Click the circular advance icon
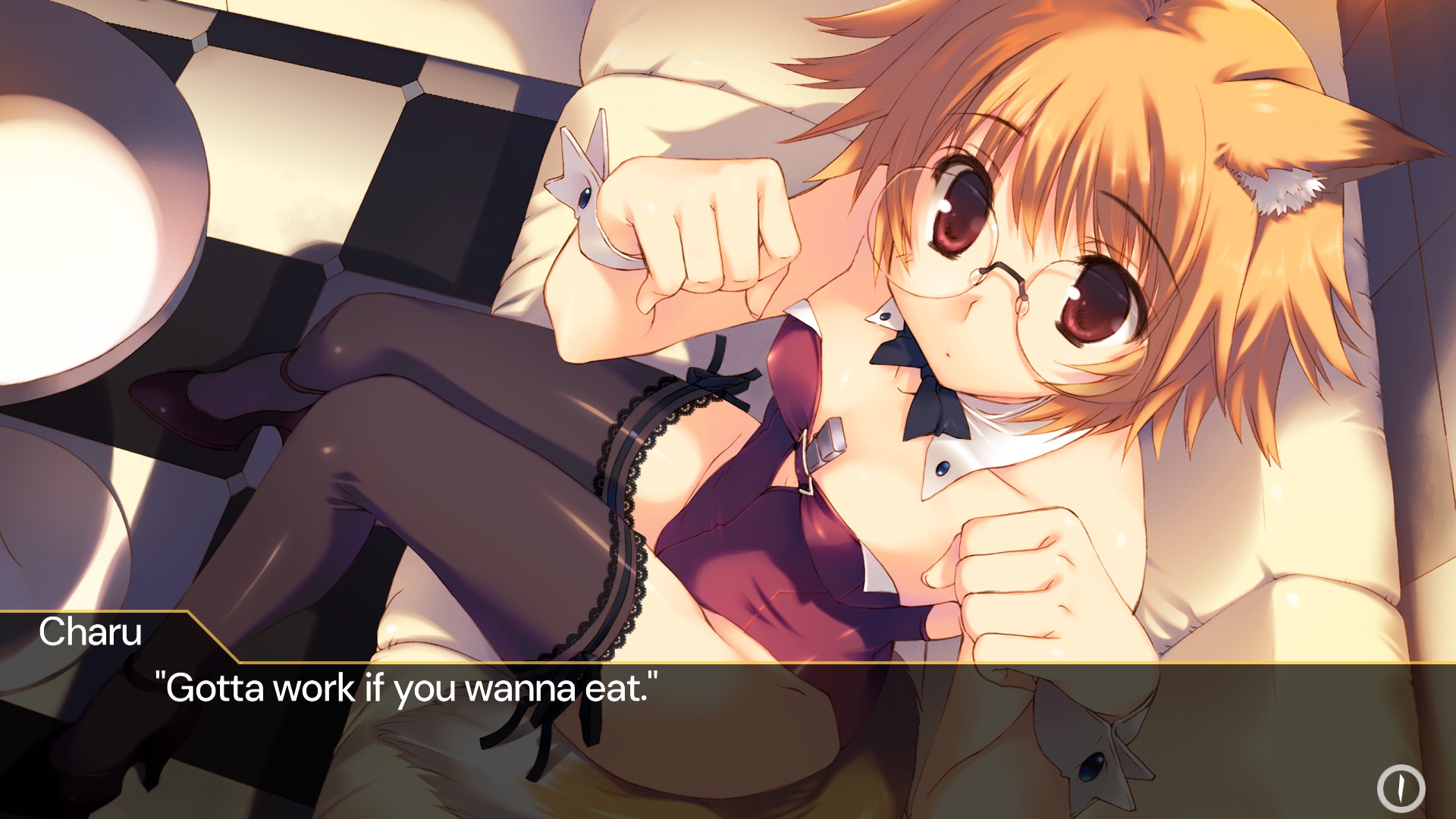 tap(1401, 789)
